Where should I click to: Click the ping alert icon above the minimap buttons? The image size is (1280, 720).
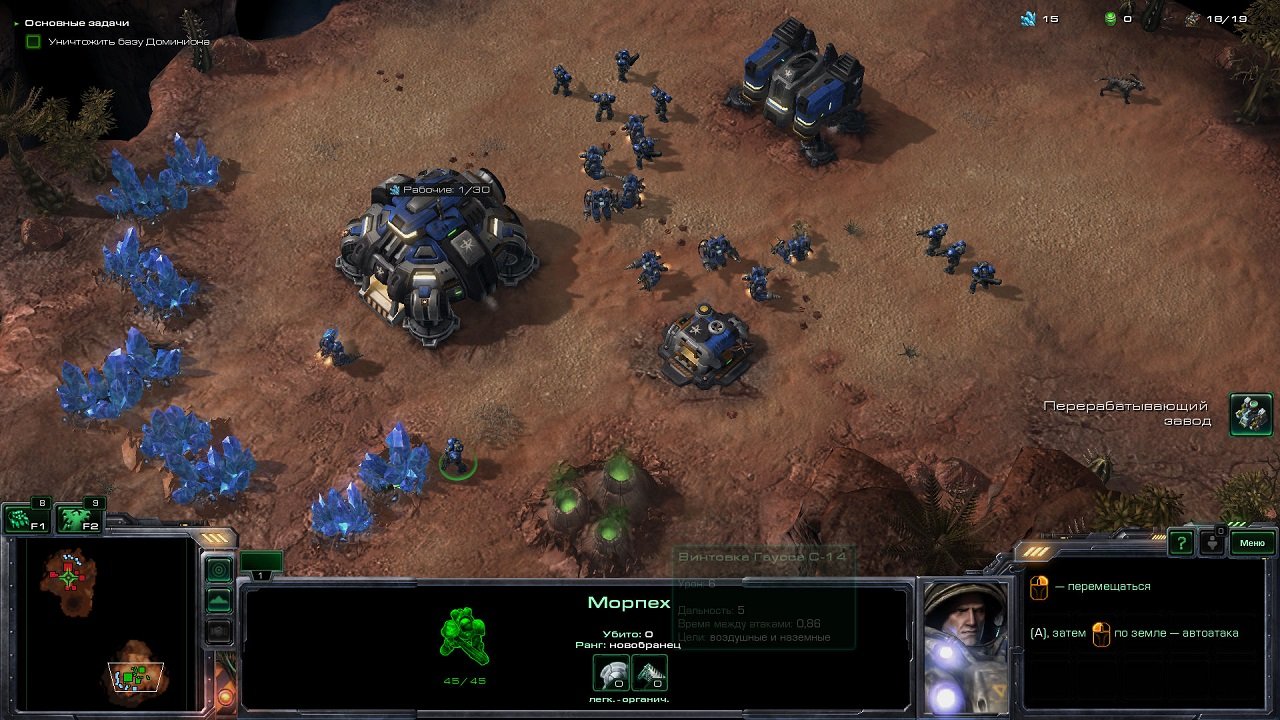pos(218,567)
